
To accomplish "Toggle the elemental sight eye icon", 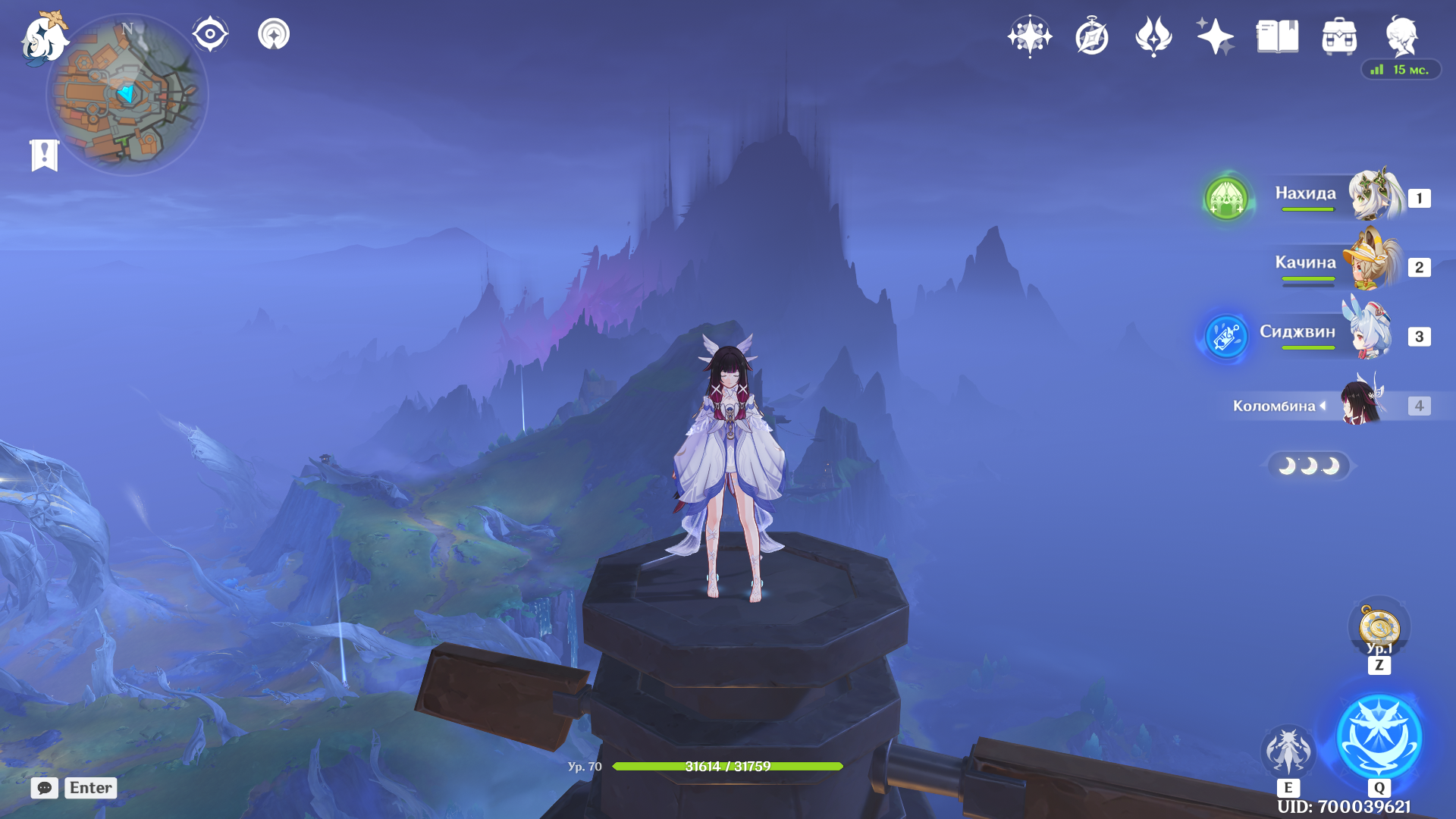I will click(210, 34).
